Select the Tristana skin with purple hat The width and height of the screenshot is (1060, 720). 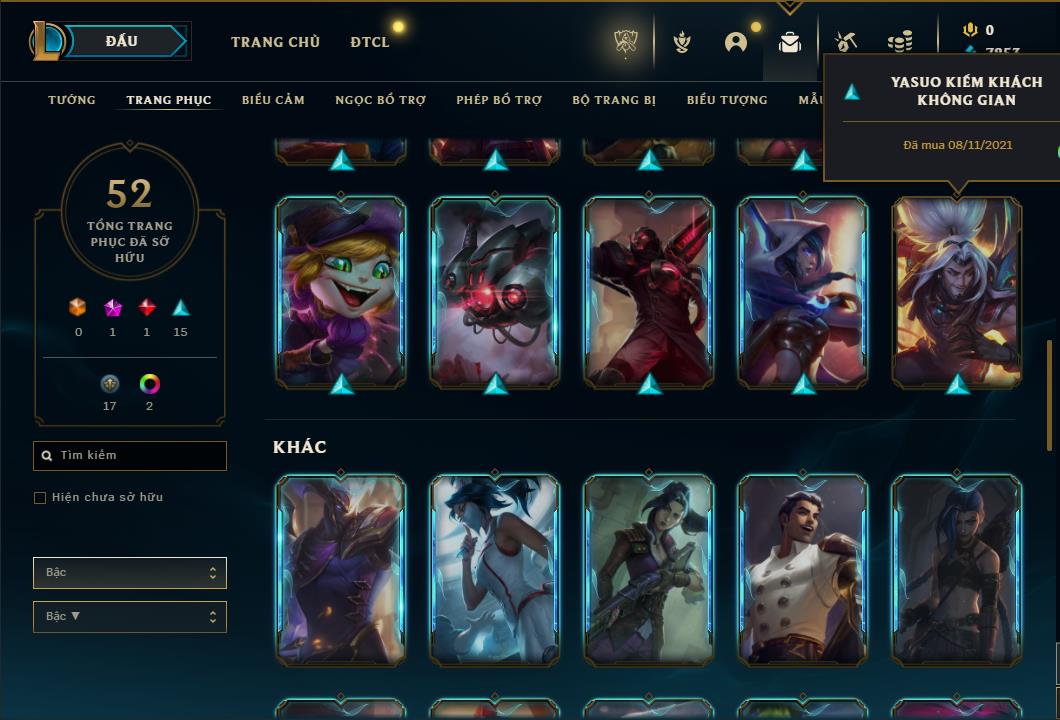[x=341, y=290]
